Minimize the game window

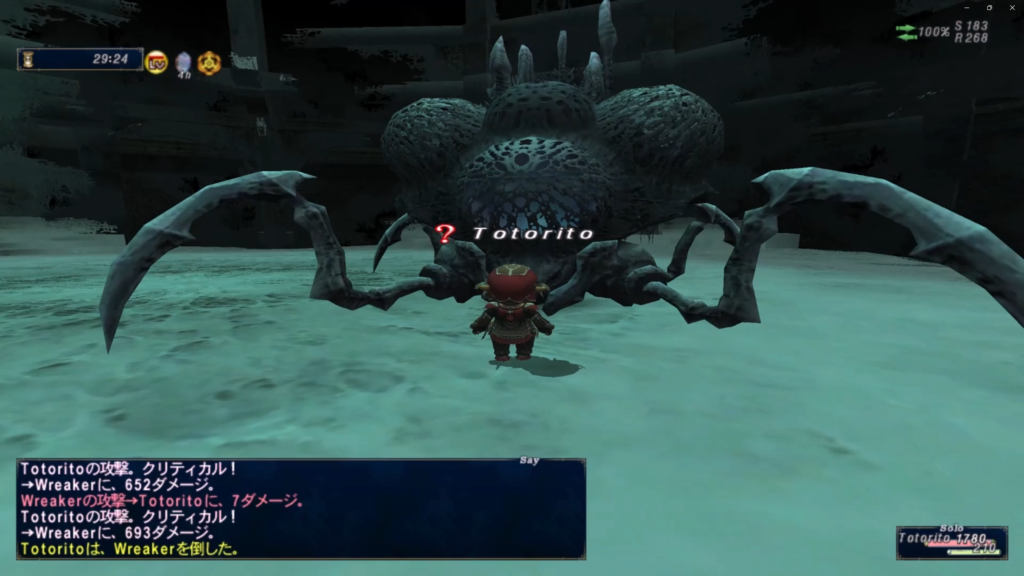tap(968, 7)
